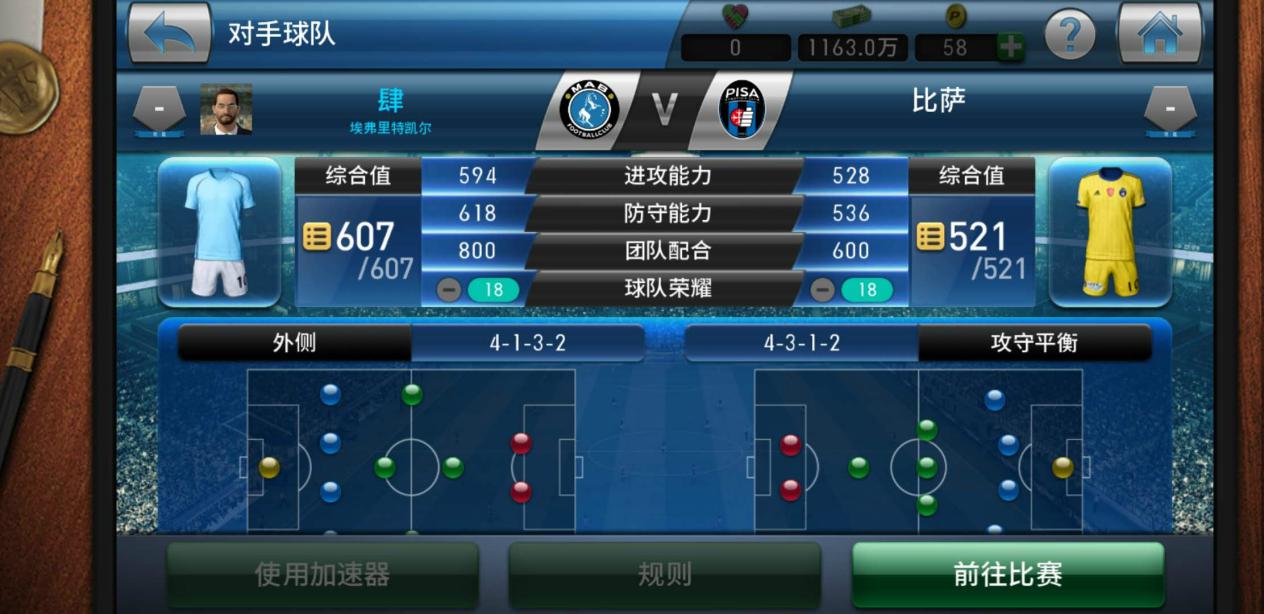Image resolution: width=1264 pixels, height=614 pixels.
Task: Open the MAB football club badge
Action: coord(589,109)
